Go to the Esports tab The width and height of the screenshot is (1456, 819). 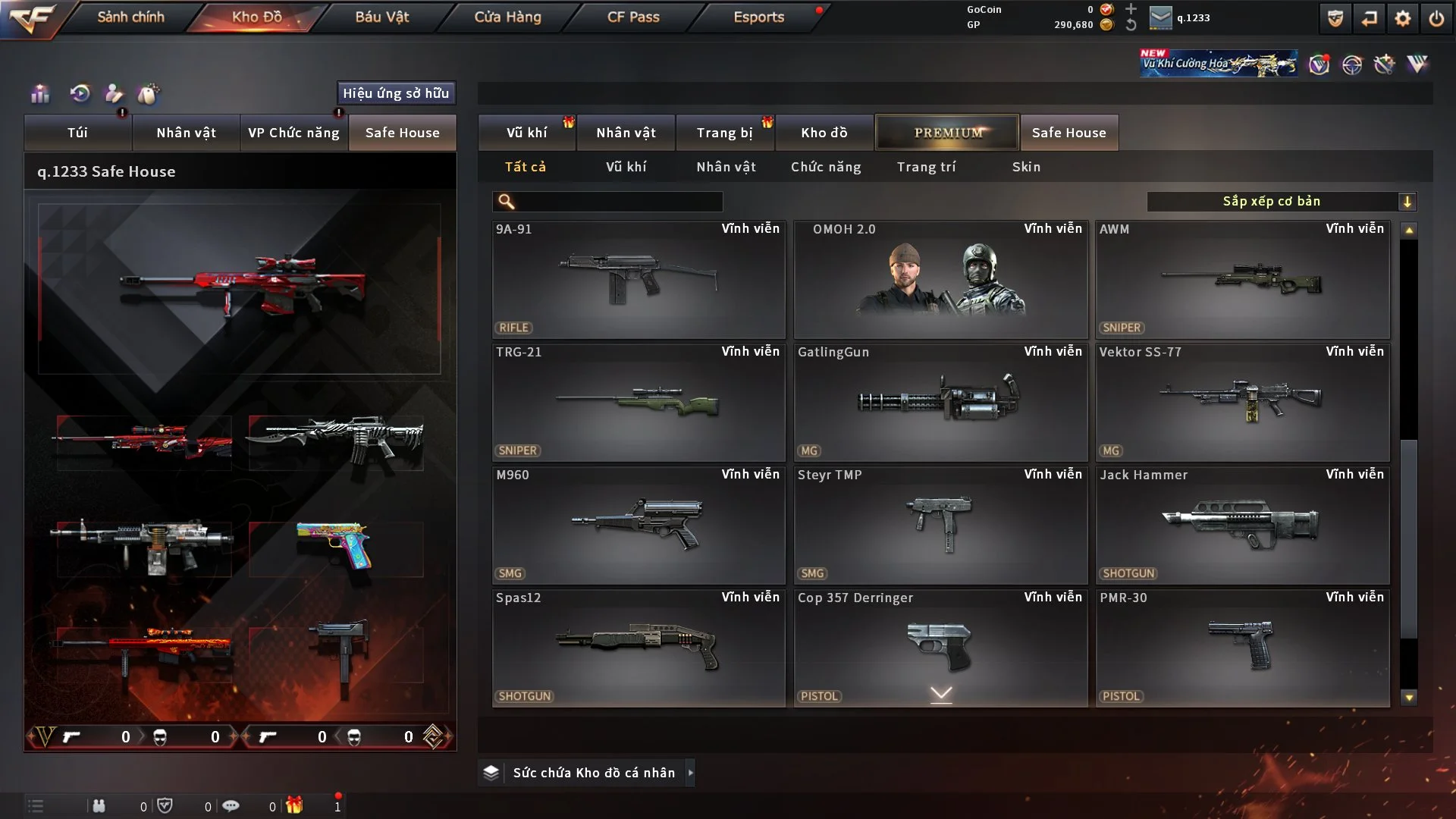(x=758, y=17)
